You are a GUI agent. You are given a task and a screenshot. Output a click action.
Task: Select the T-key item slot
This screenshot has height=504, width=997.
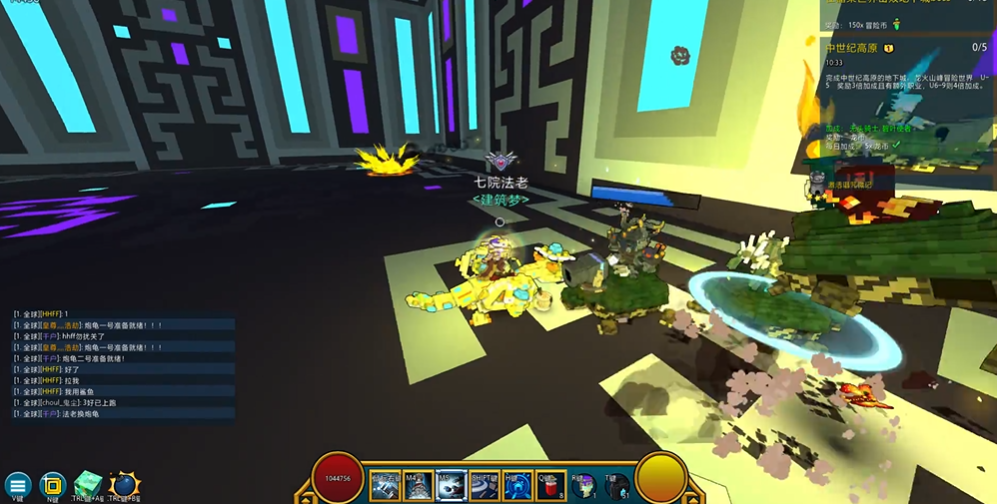[x=616, y=486]
